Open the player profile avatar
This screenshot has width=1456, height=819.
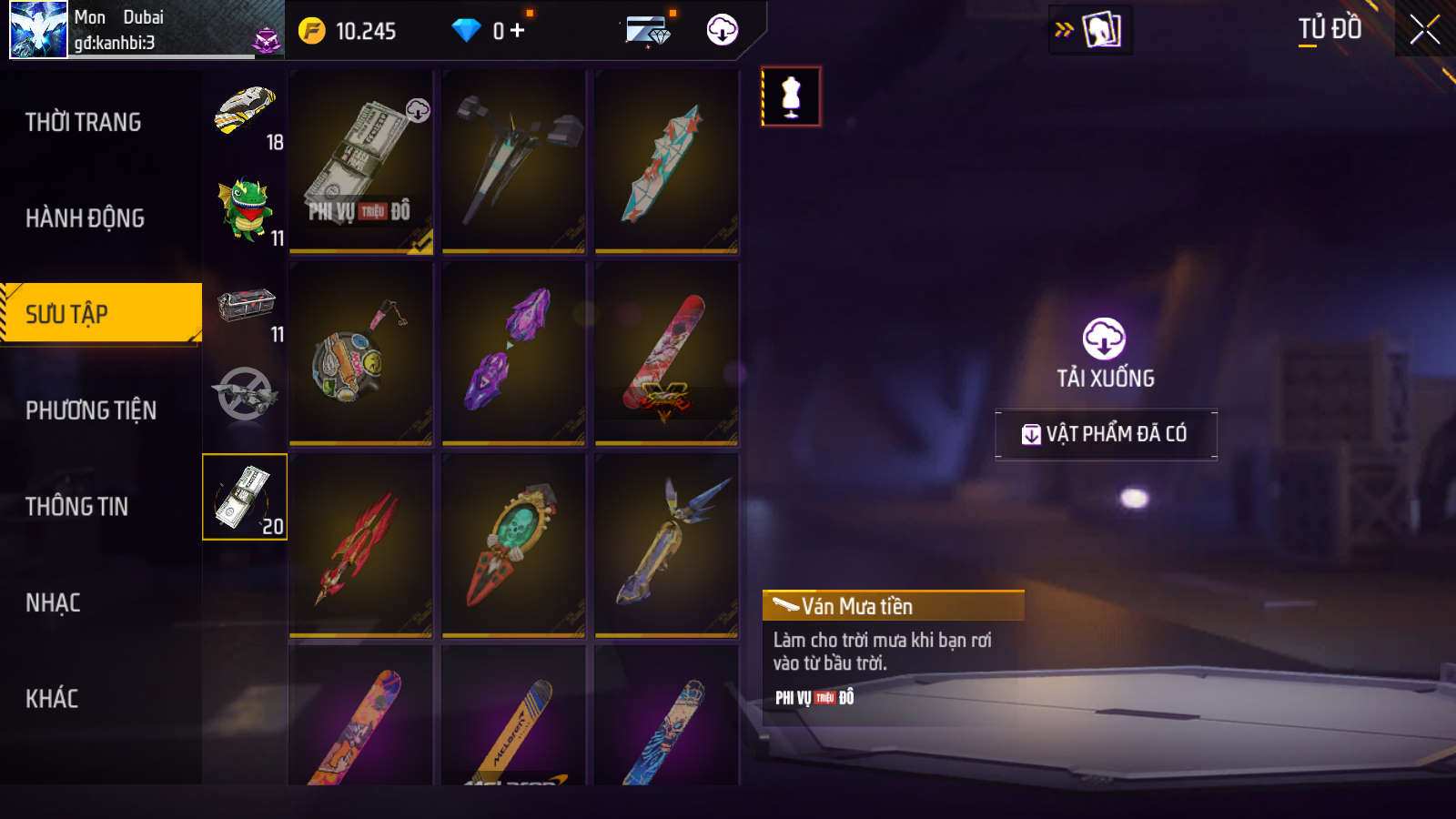click(x=38, y=29)
